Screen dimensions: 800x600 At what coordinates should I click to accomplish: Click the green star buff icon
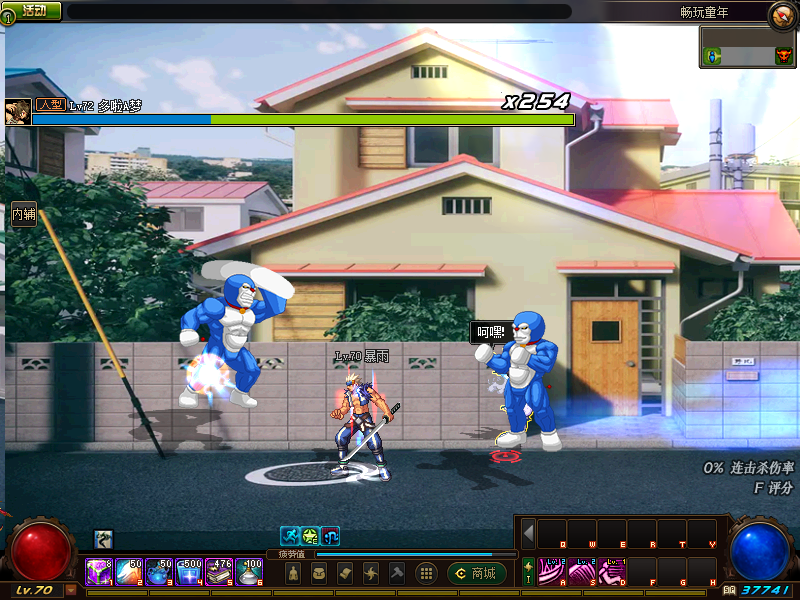click(x=310, y=536)
